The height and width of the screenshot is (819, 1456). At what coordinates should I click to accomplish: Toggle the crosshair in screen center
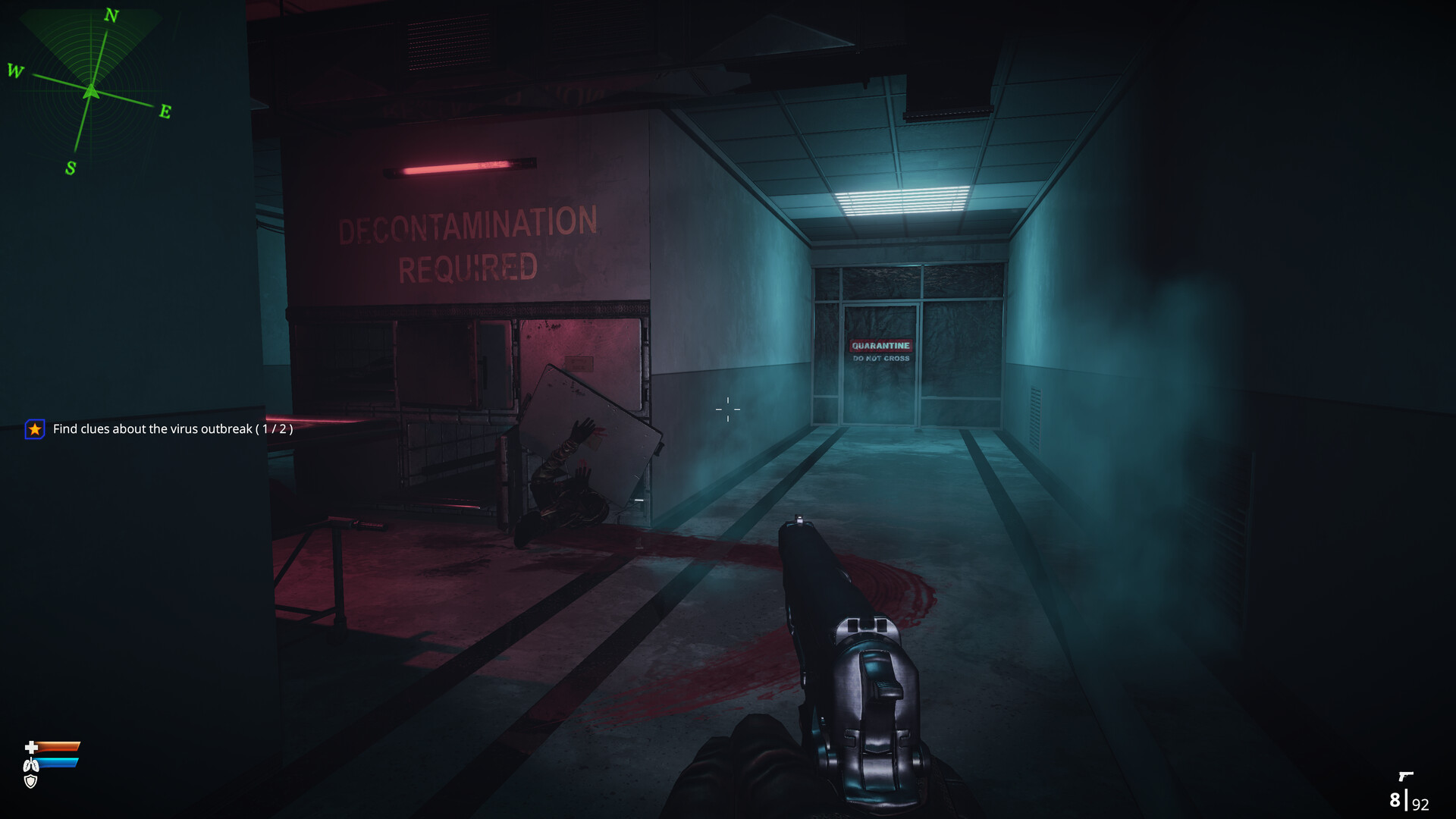pos(727,409)
